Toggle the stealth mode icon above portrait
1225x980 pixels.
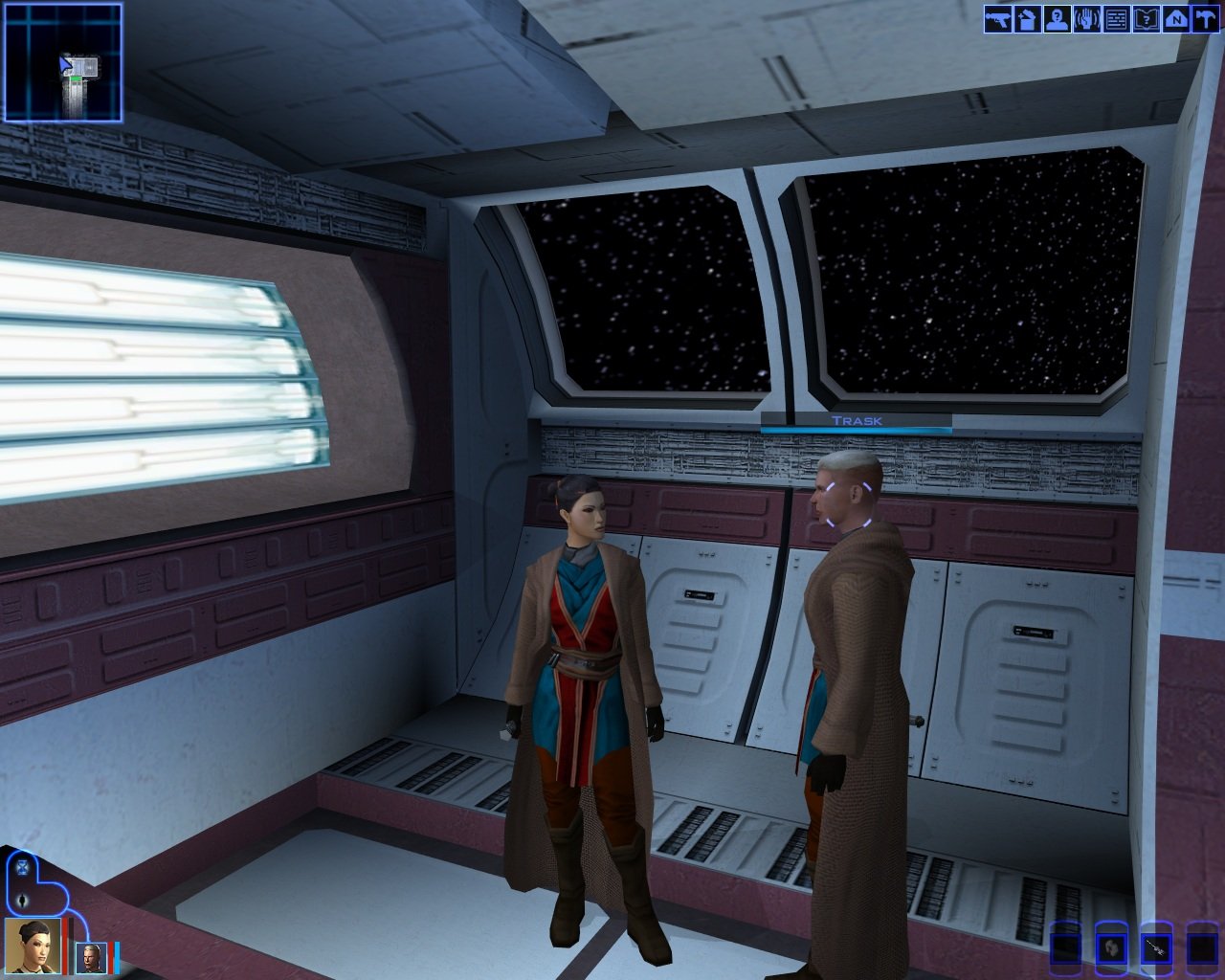point(22,901)
